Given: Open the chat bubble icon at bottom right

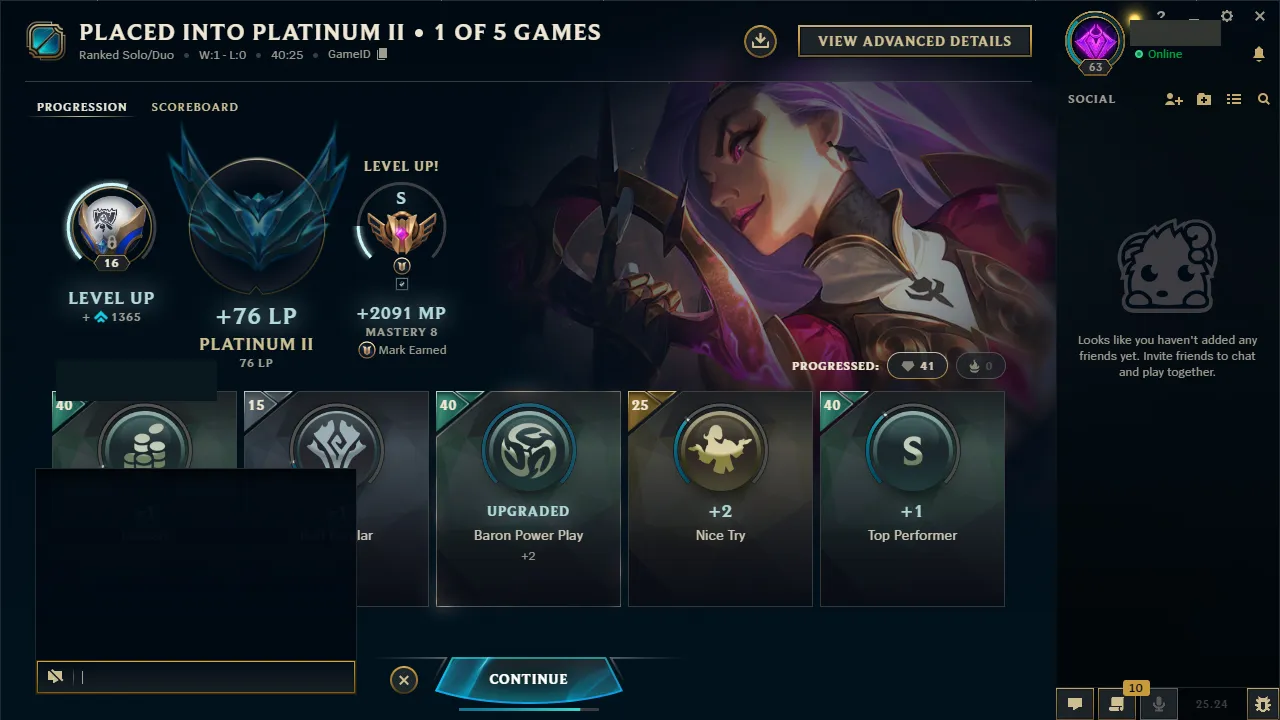Looking at the screenshot, I should tap(1075, 703).
